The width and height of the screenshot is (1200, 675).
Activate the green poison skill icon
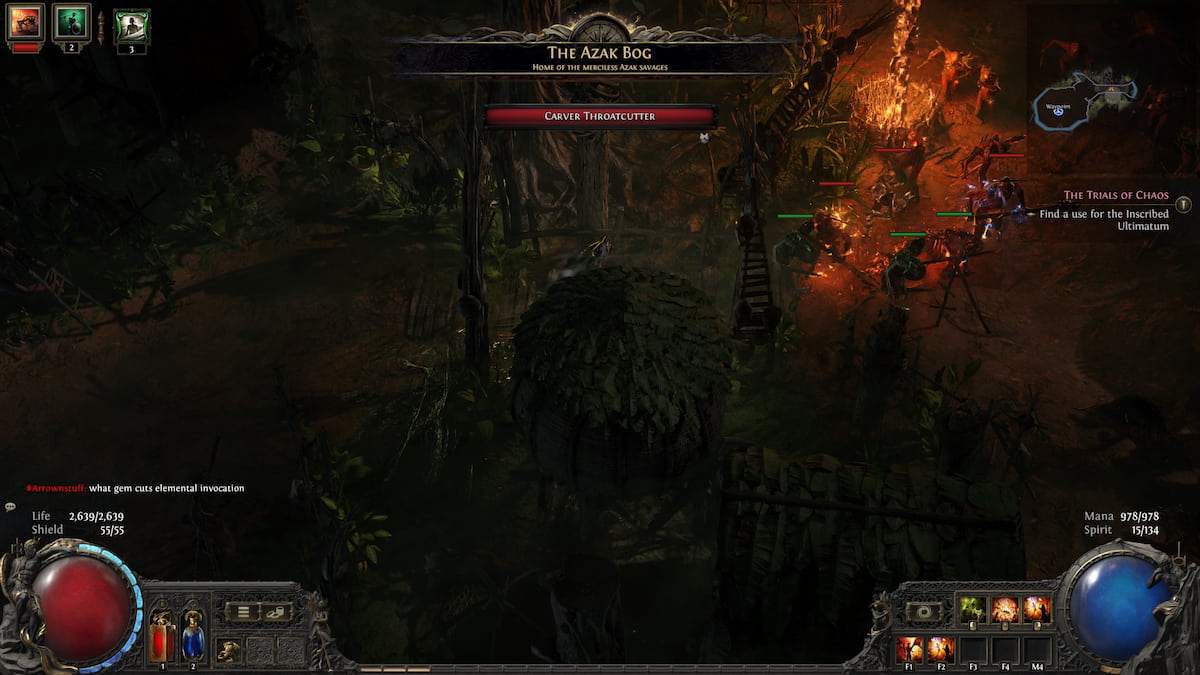point(973,609)
